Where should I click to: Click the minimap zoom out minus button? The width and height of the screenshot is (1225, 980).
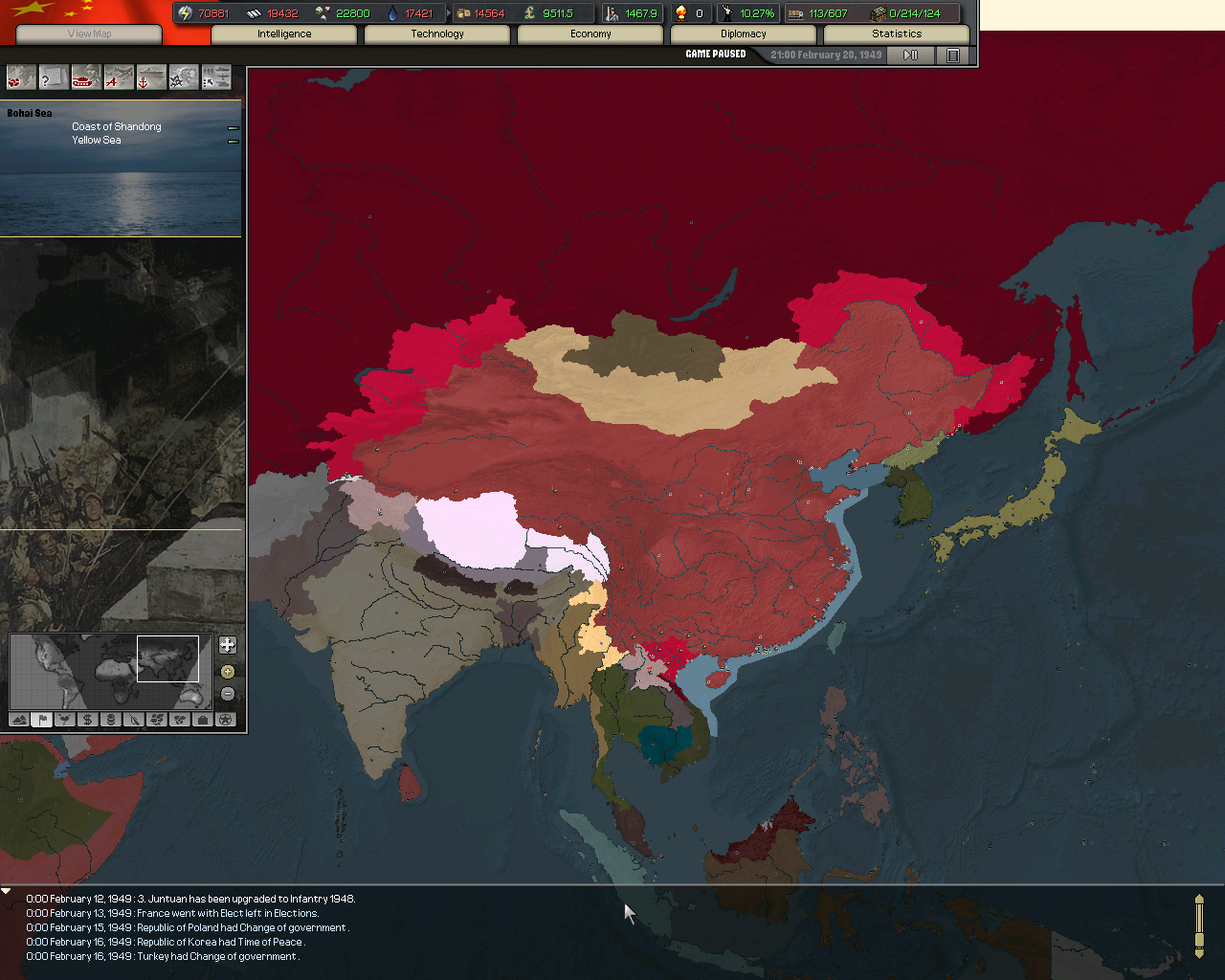pos(228,691)
